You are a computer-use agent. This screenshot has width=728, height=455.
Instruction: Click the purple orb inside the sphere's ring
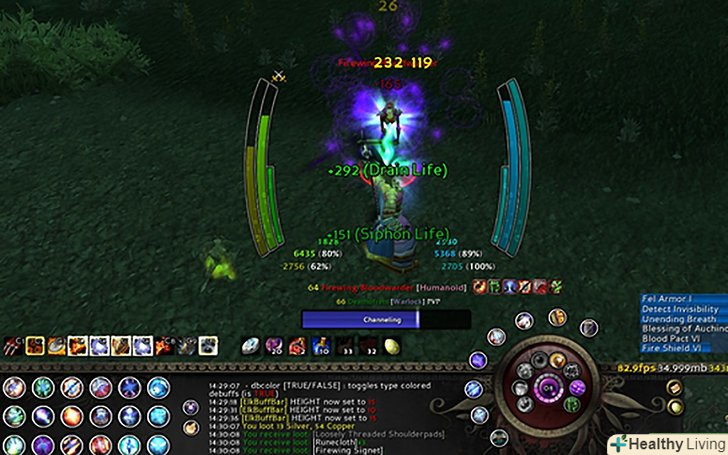[577, 387]
